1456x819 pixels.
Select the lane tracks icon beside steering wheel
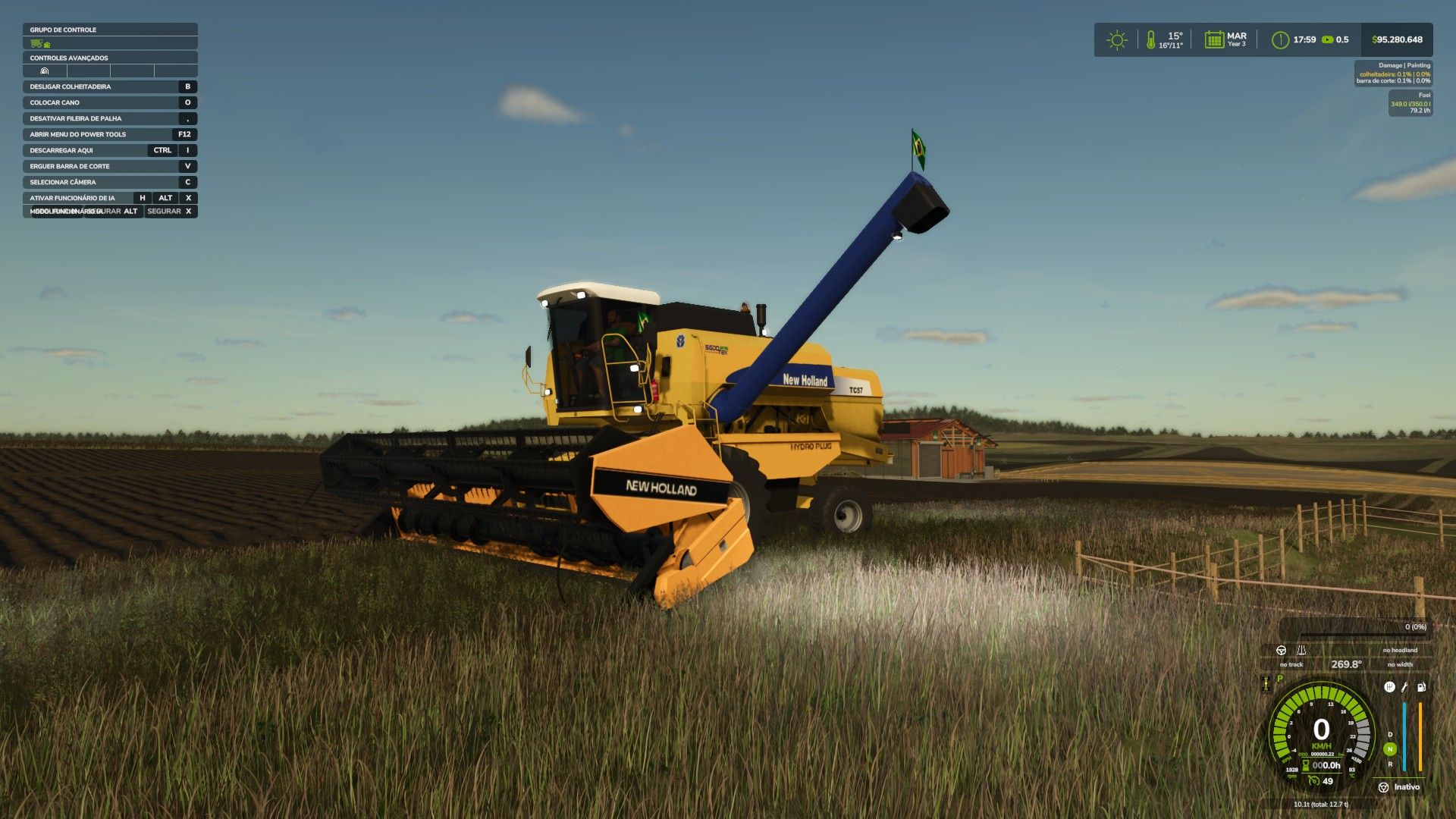pyautogui.click(x=1301, y=650)
